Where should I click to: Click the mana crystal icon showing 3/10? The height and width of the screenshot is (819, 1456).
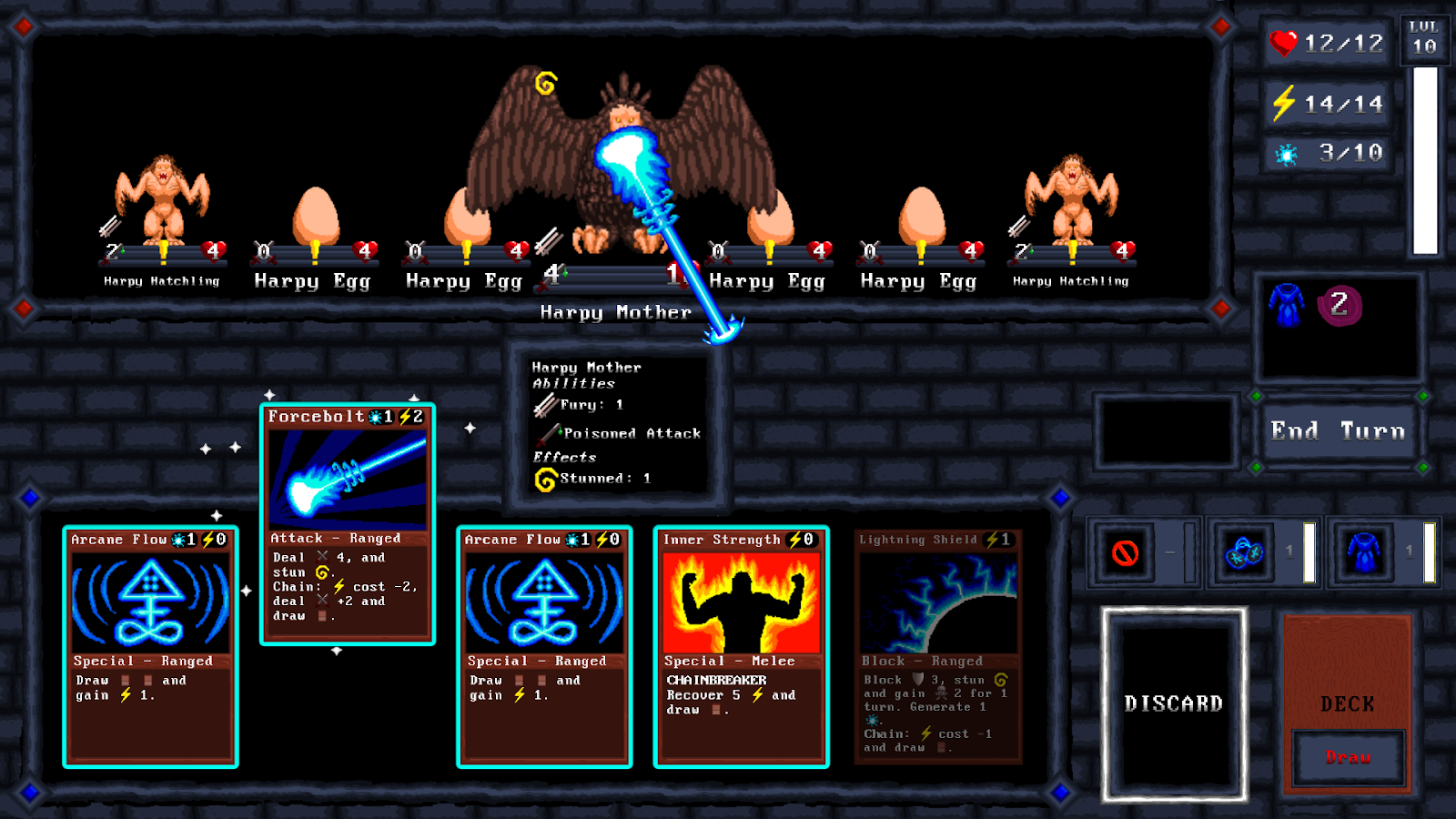(1285, 153)
